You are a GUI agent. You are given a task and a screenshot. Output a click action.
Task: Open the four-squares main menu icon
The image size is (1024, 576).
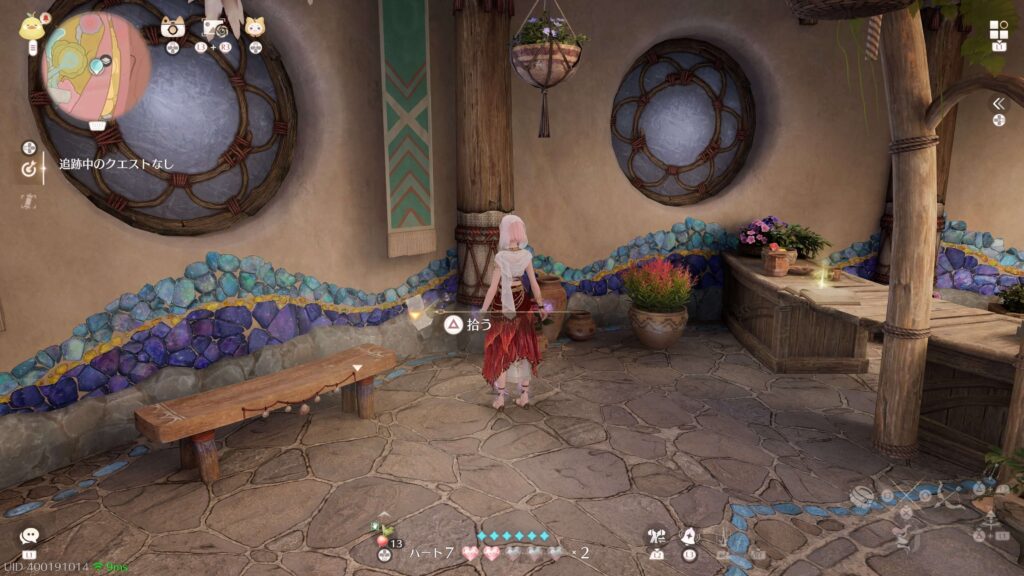click(x=999, y=30)
